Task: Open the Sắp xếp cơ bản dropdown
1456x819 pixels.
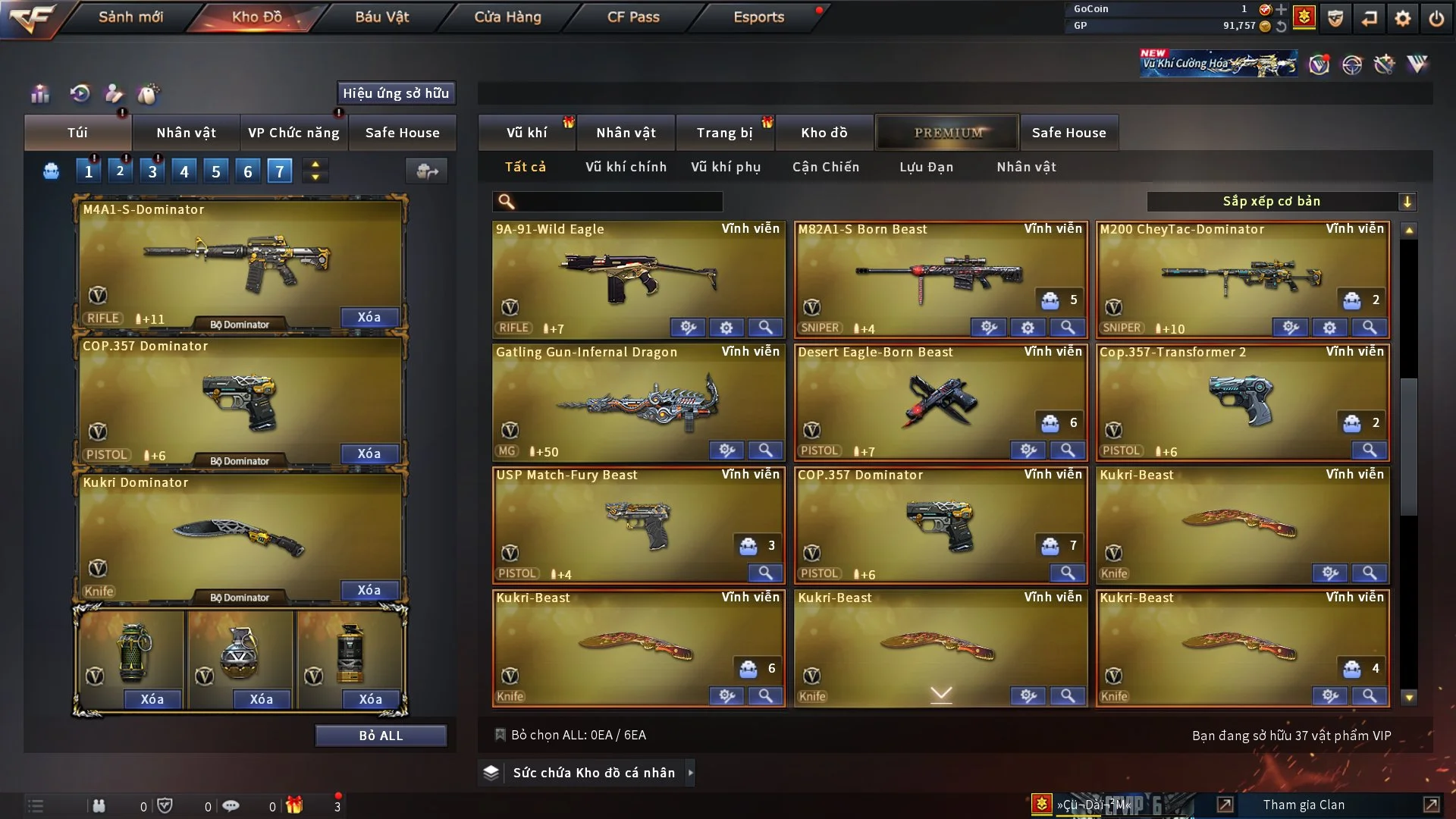Action: coord(1281,201)
